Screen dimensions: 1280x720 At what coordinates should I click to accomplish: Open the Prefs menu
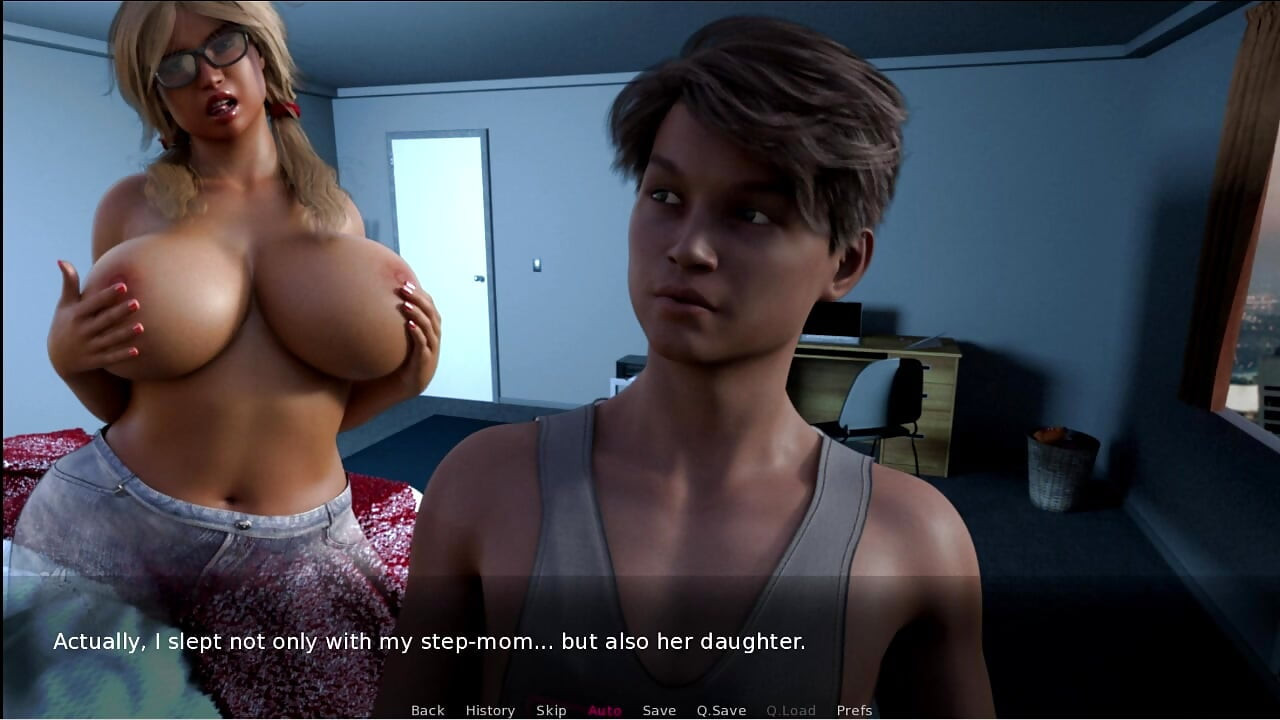[854, 710]
